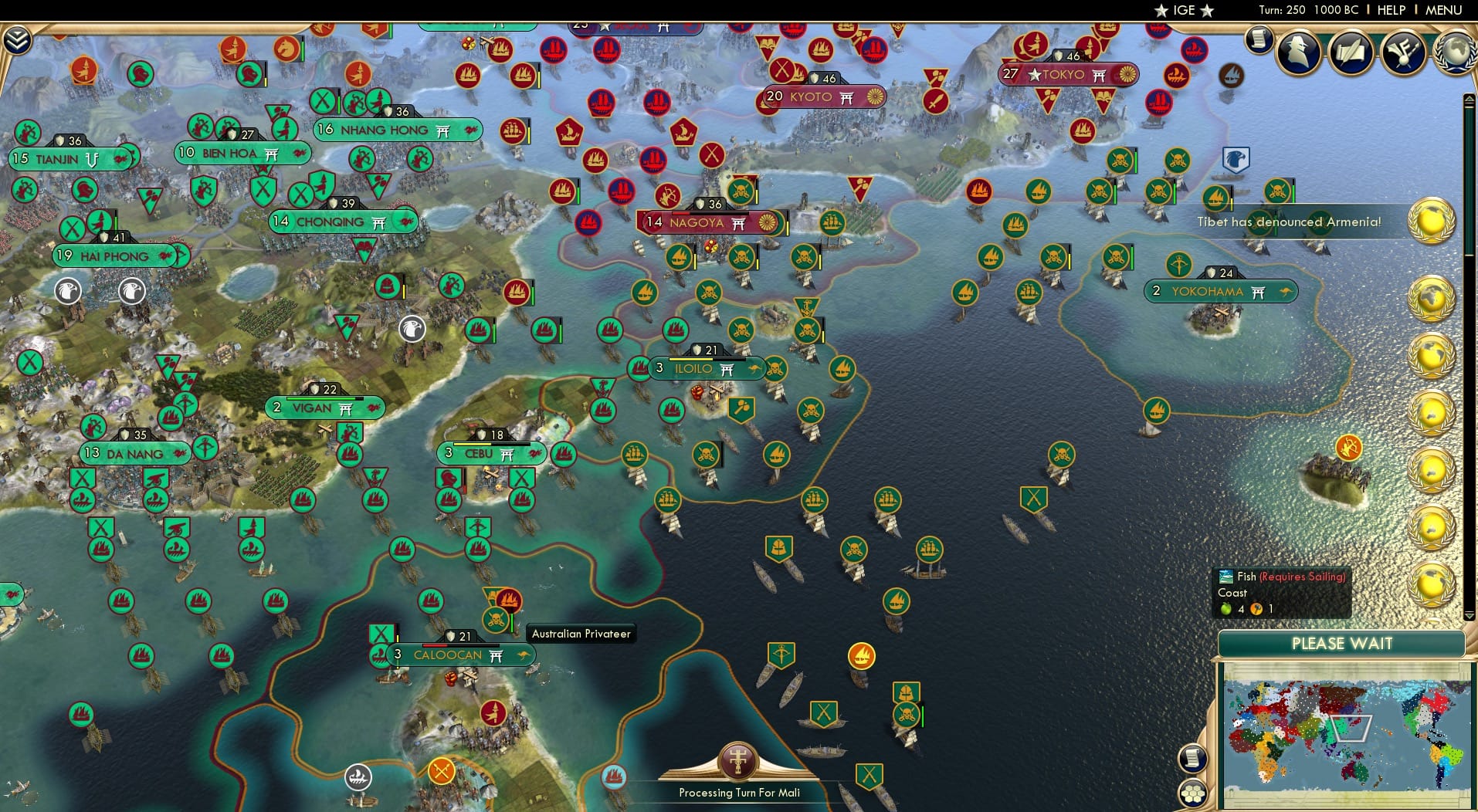Click the scroll icon beside the minimap
Image resolution: width=1478 pixels, height=812 pixels.
(x=1192, y=759)
